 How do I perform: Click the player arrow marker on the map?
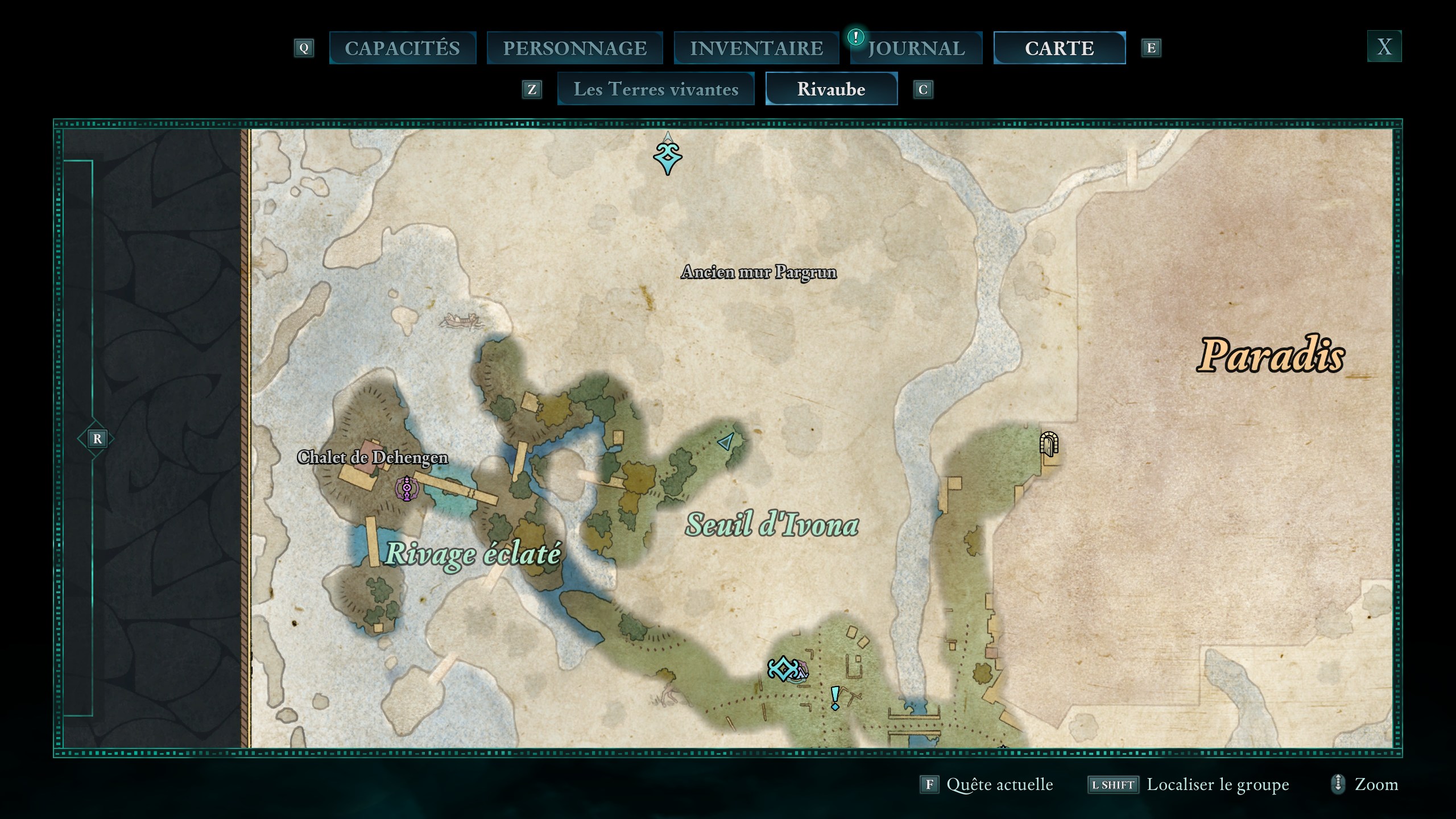tap(726, 441)
